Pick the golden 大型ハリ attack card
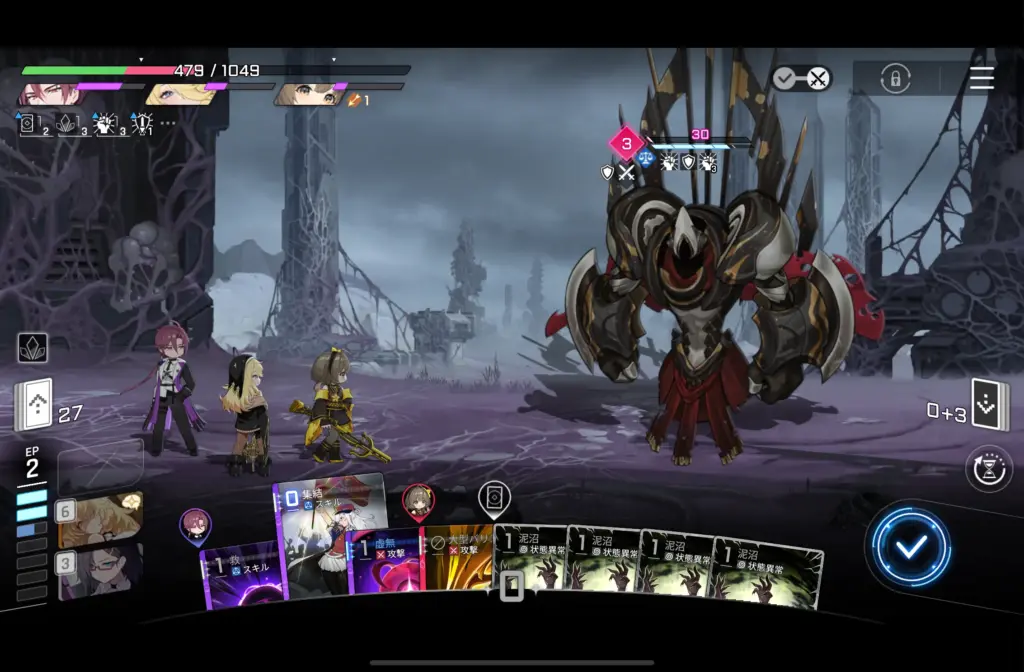The height and width of the screenshot is (672, 1024). pyautogui.click(x=458, y=560)
